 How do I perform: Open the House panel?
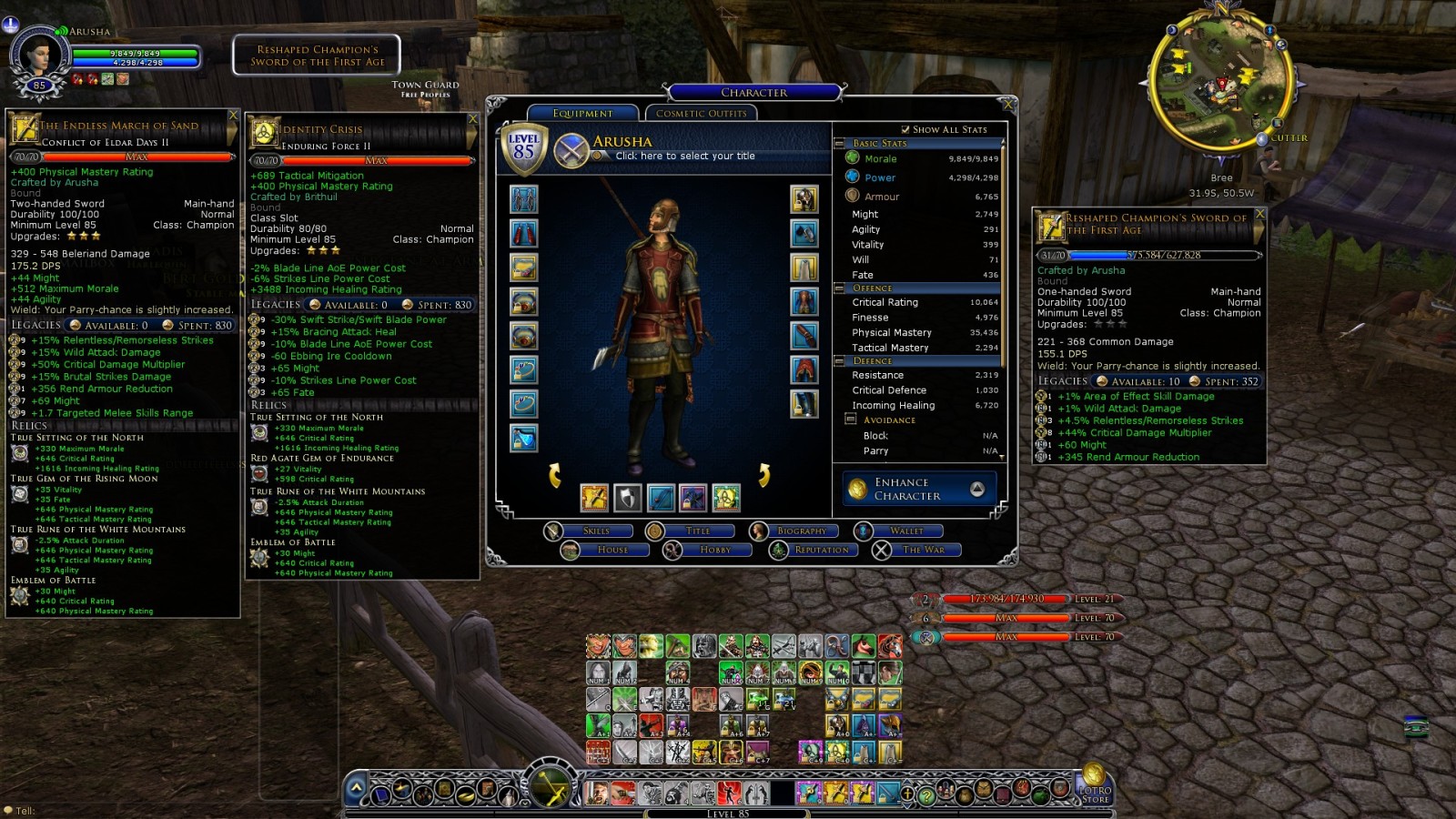coord(612,550)
